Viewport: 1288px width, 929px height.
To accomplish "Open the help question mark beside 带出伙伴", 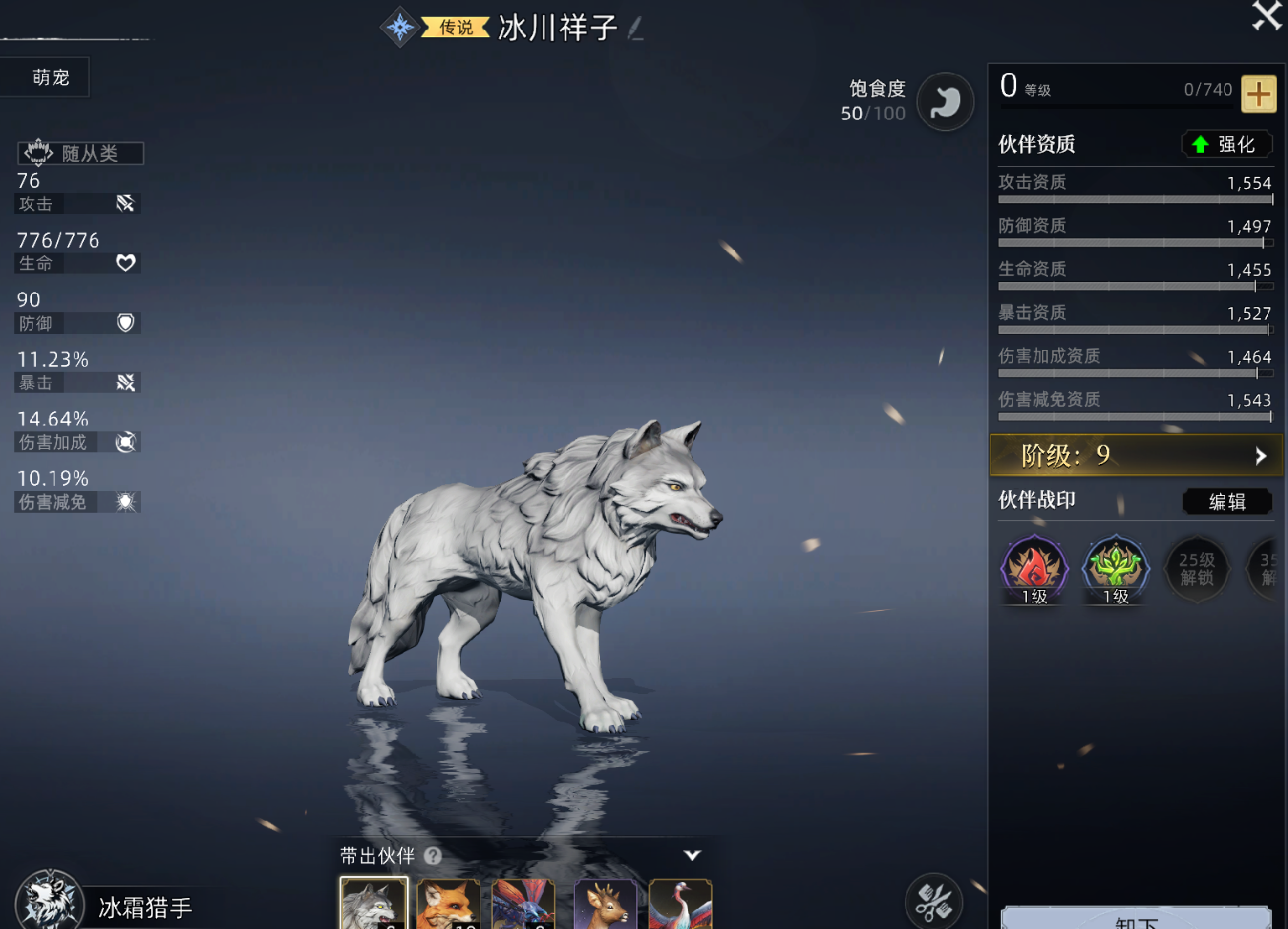I will pyautogui.click(x=433, y=856).
